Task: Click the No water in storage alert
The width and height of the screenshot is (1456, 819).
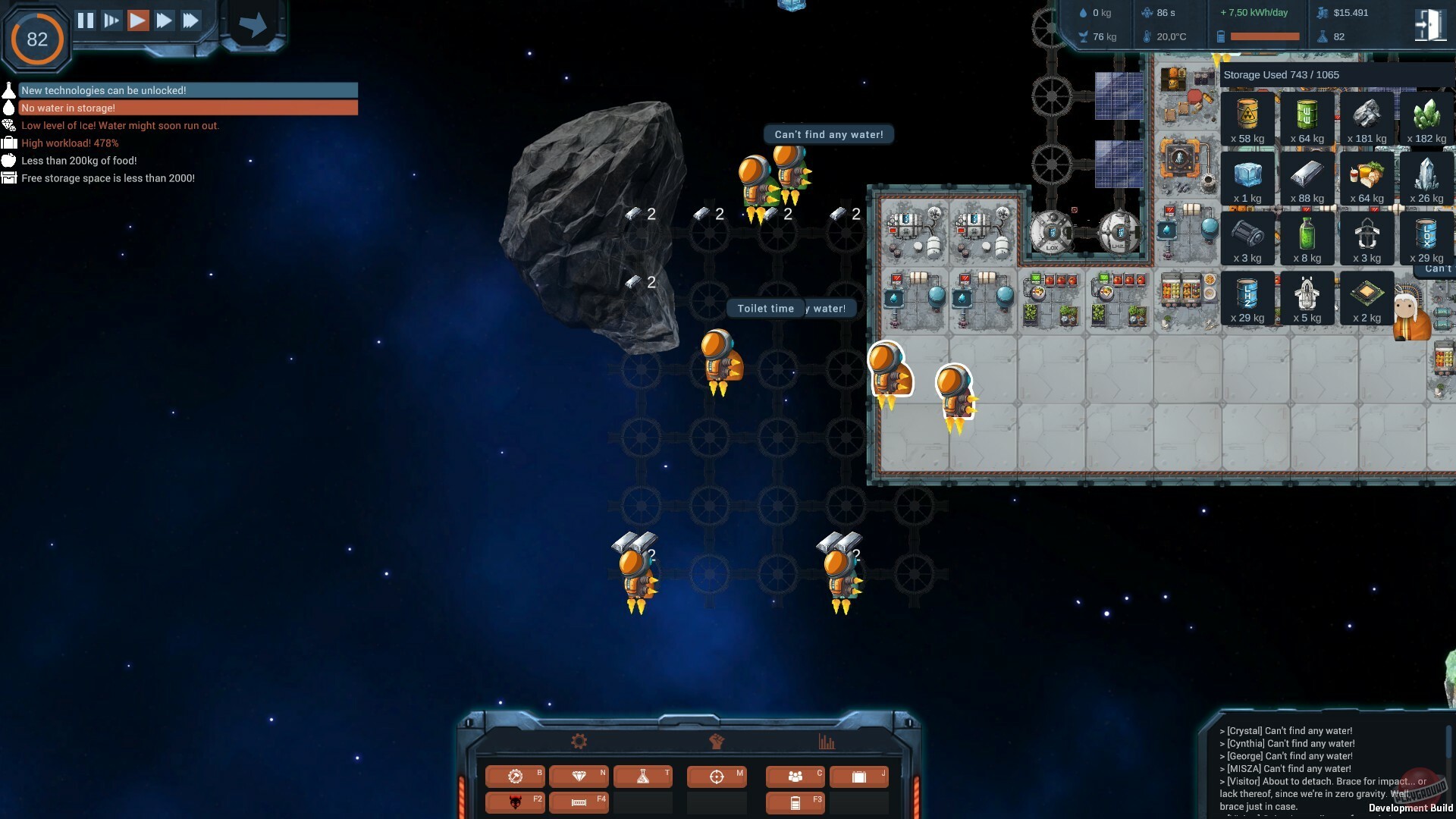Action: click(182, 108)
